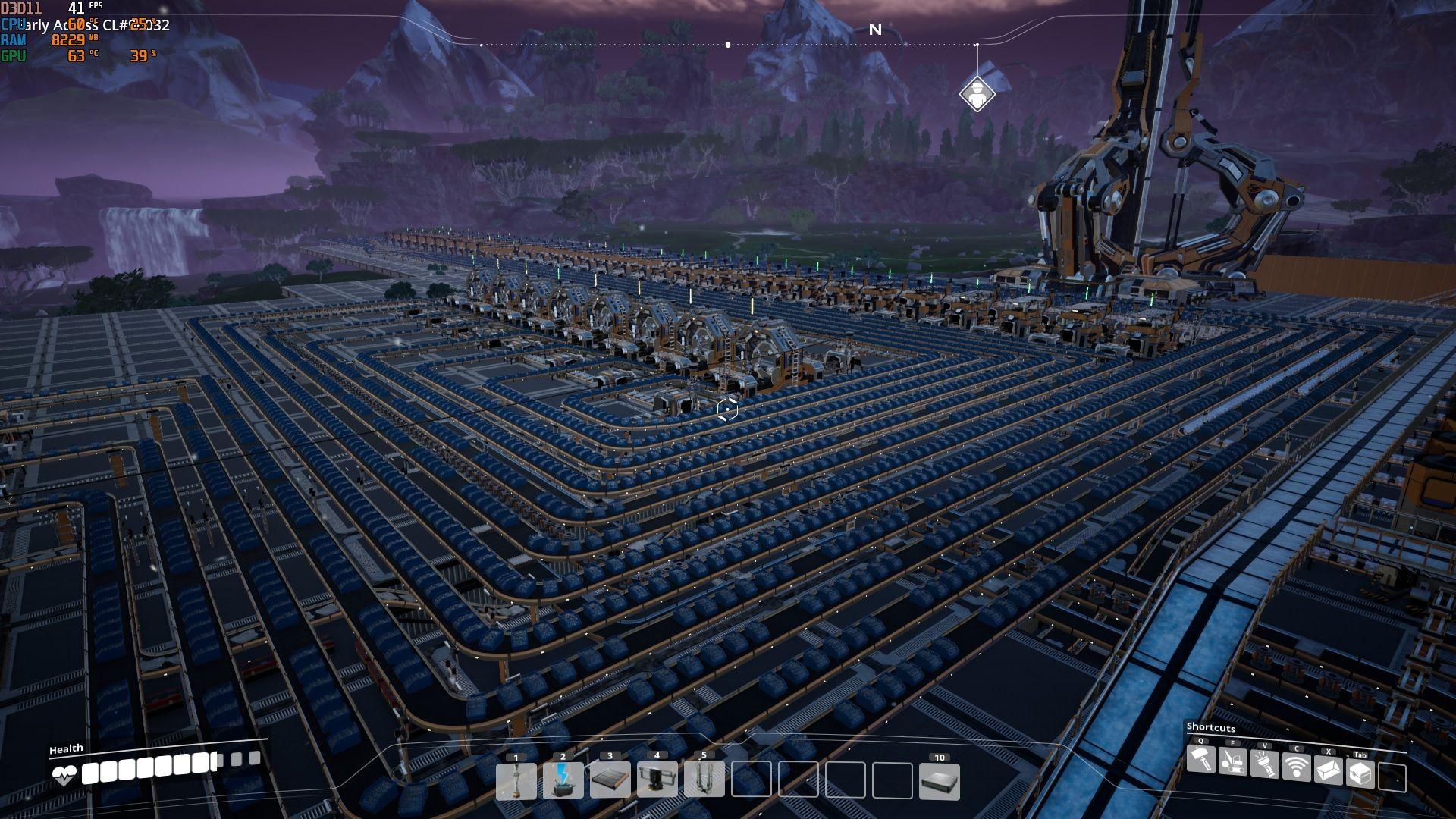The image size is (1456, 819).
Task: Select the power pole in hotbar slot 1
Action: (516, 781)
